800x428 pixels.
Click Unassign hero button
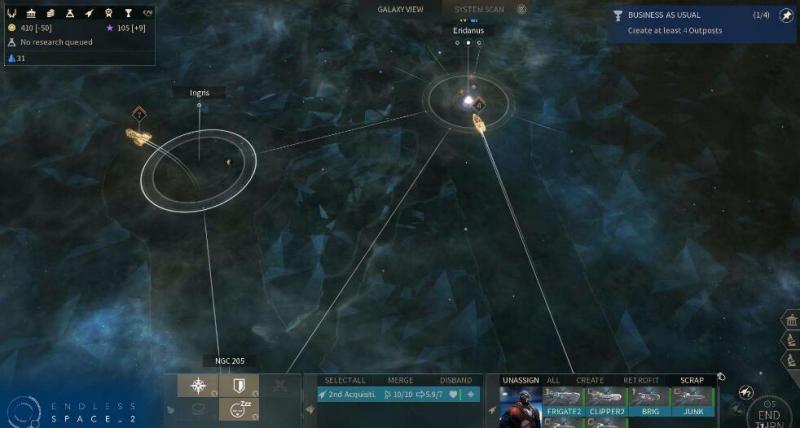point(520,380)
